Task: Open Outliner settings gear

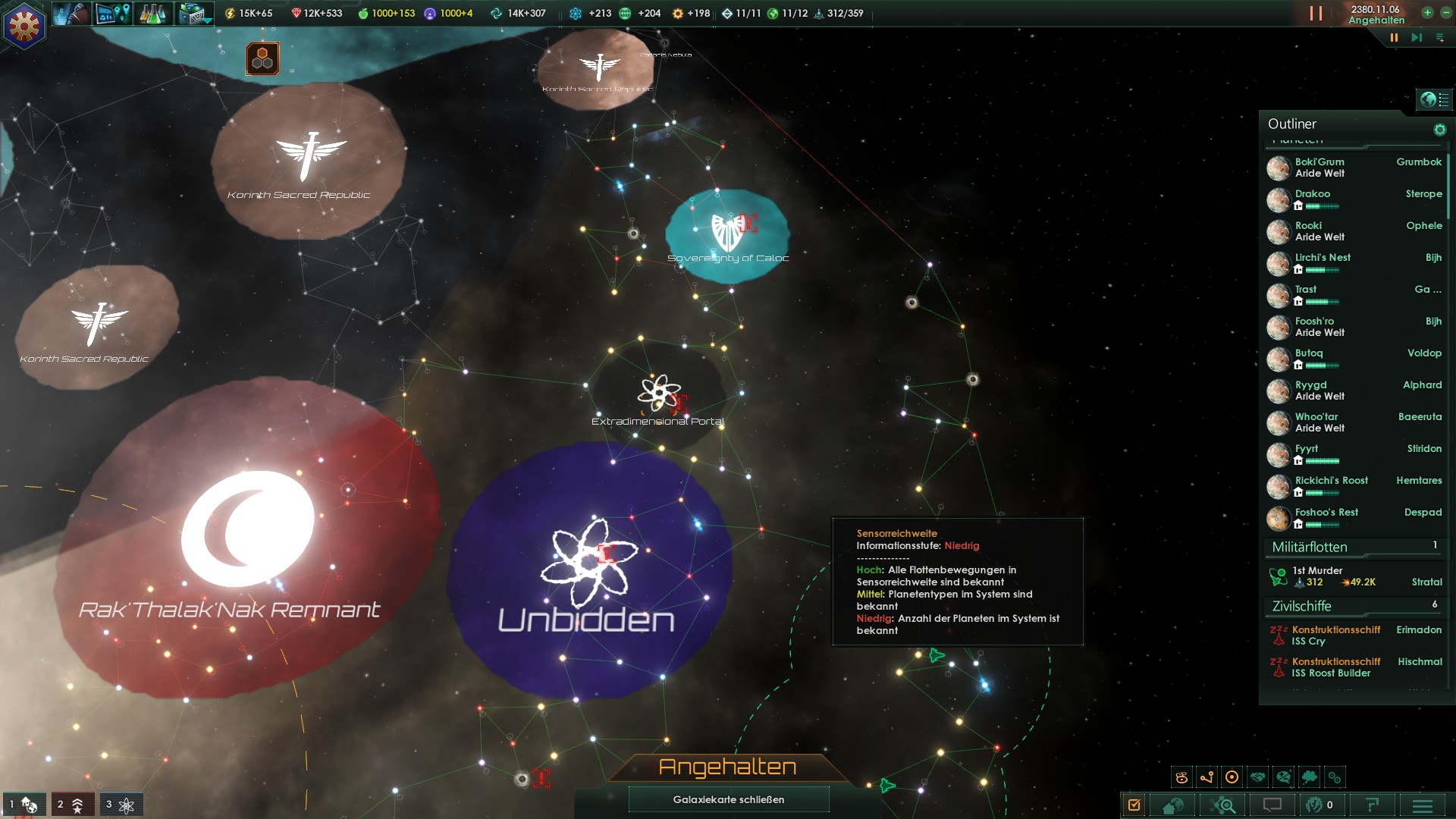Action: coord(1439,130)
